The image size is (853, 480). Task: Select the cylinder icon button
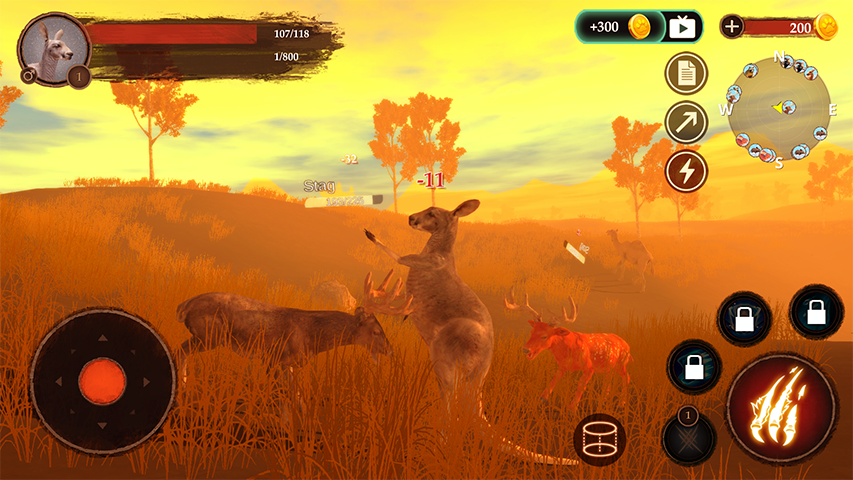coord(600,438)
